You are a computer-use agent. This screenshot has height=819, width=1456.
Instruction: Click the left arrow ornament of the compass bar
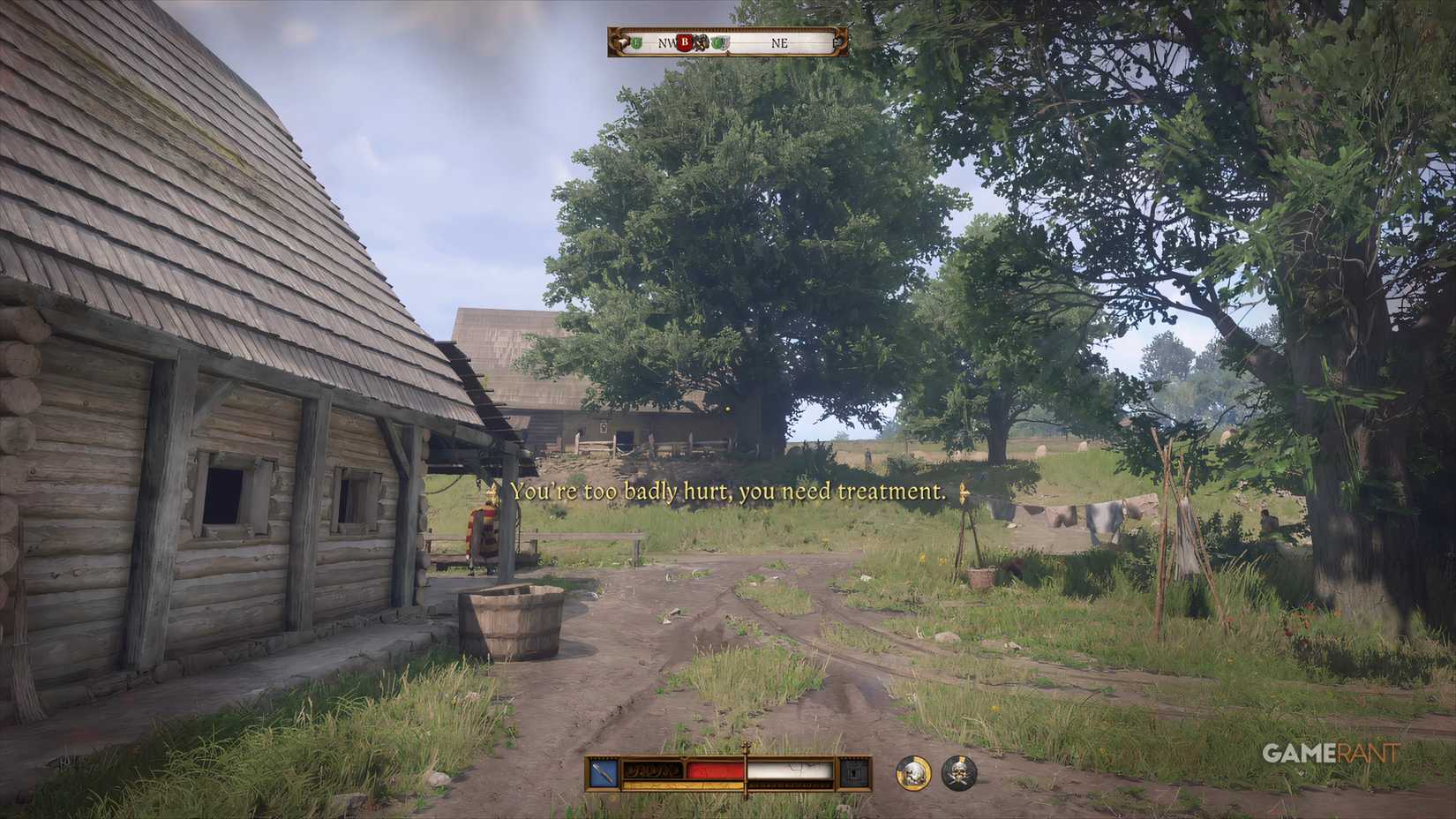[x=619, y=41]
